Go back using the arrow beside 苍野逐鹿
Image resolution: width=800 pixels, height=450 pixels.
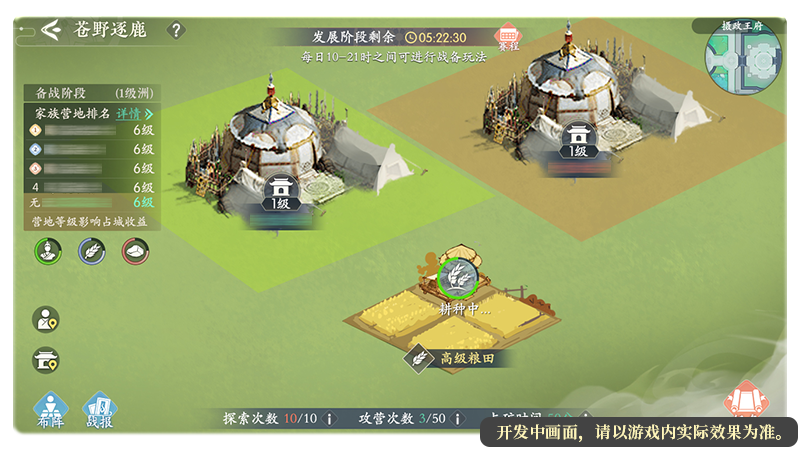click(52, 28)
